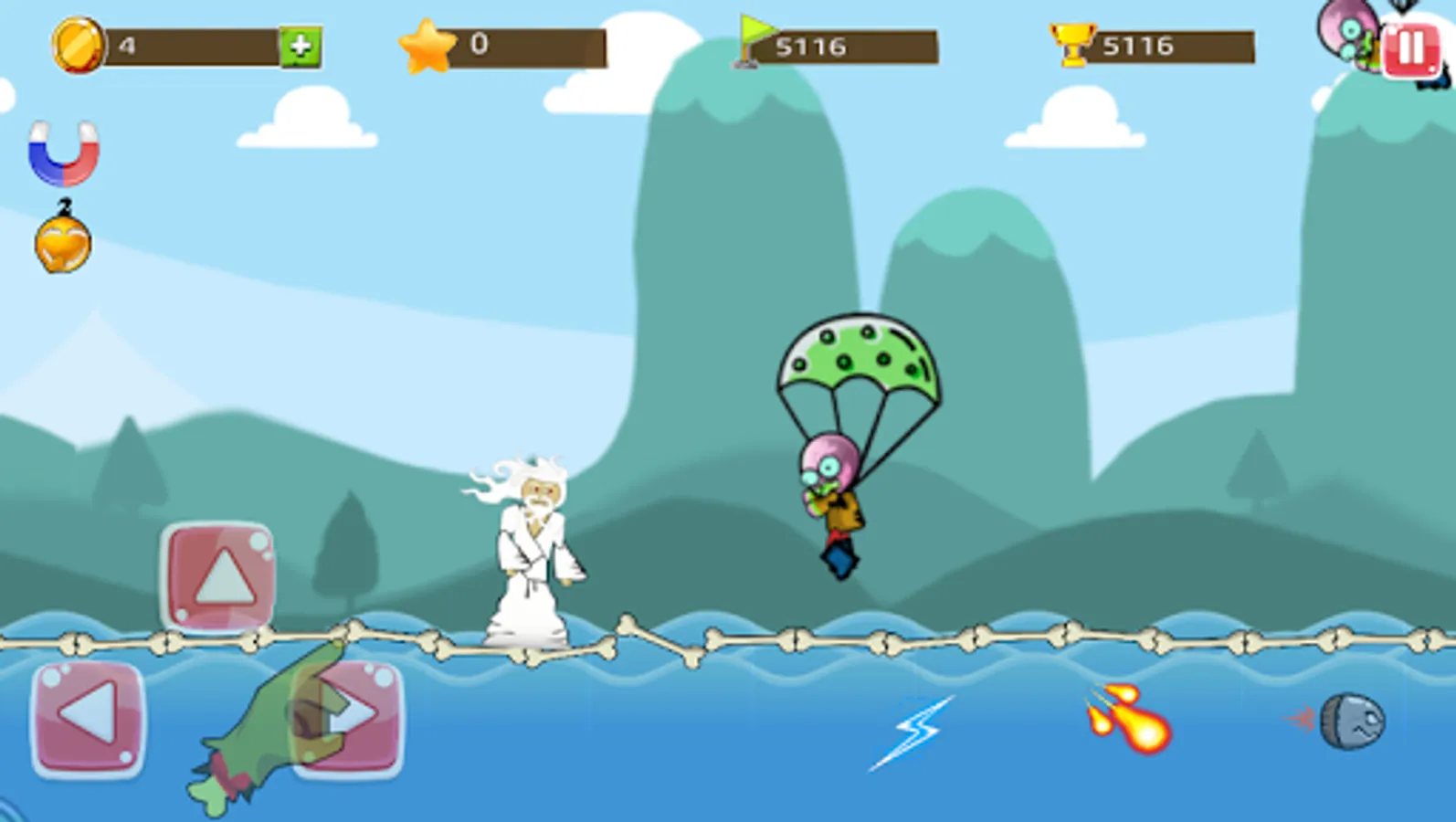
Task: Tap the golden heart power-up
Action: 64,239
